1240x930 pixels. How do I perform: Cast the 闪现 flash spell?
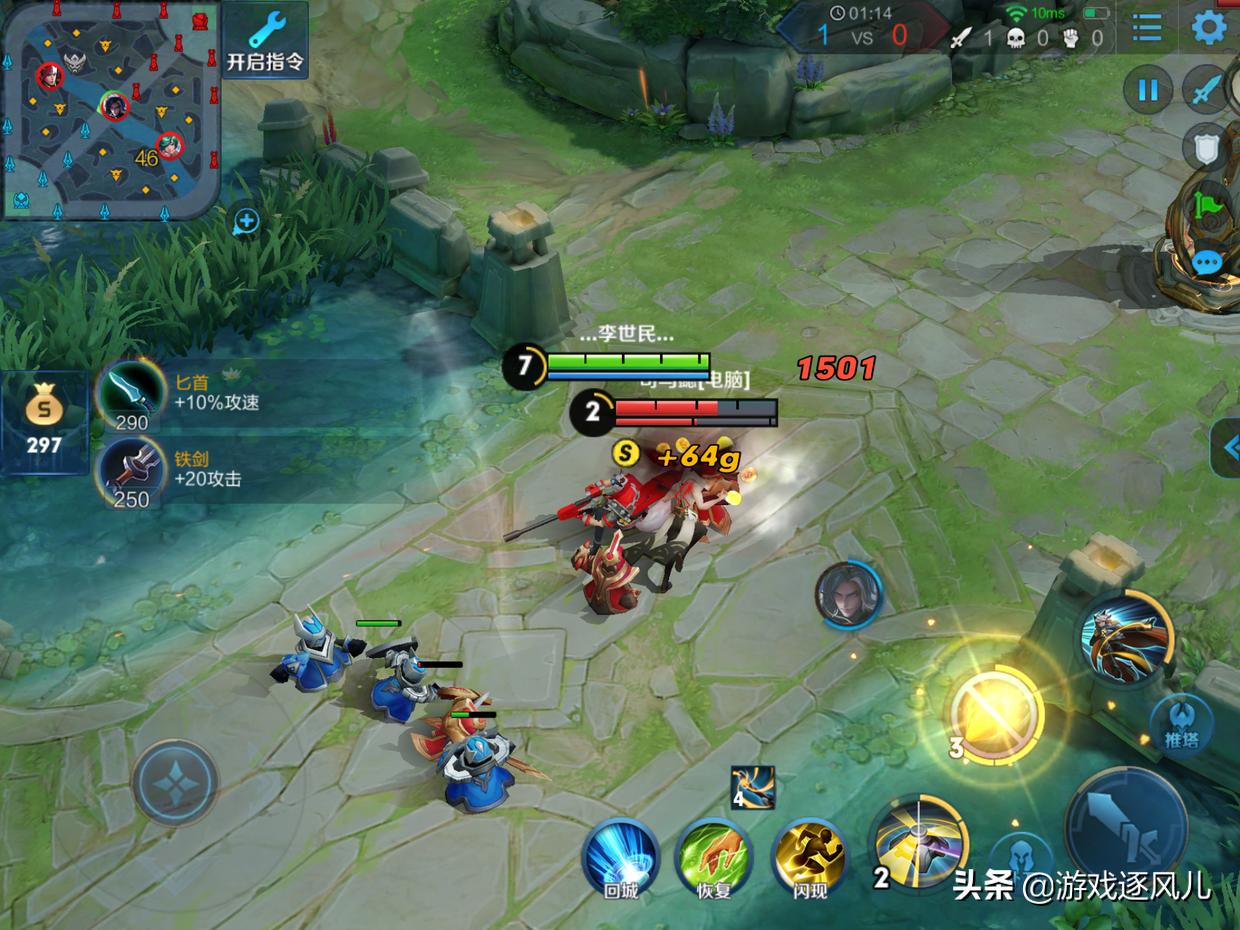tap(808, 857)
